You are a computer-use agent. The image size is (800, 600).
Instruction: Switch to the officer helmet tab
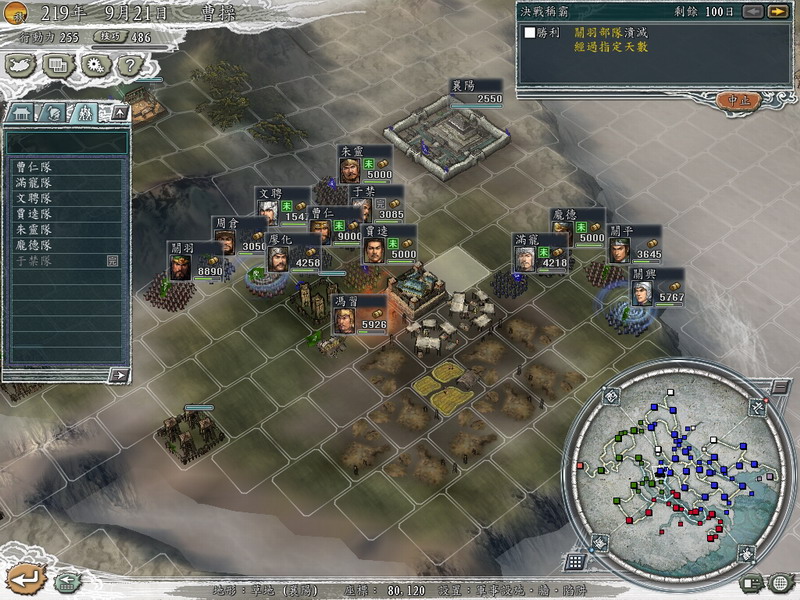click(55, 112)
